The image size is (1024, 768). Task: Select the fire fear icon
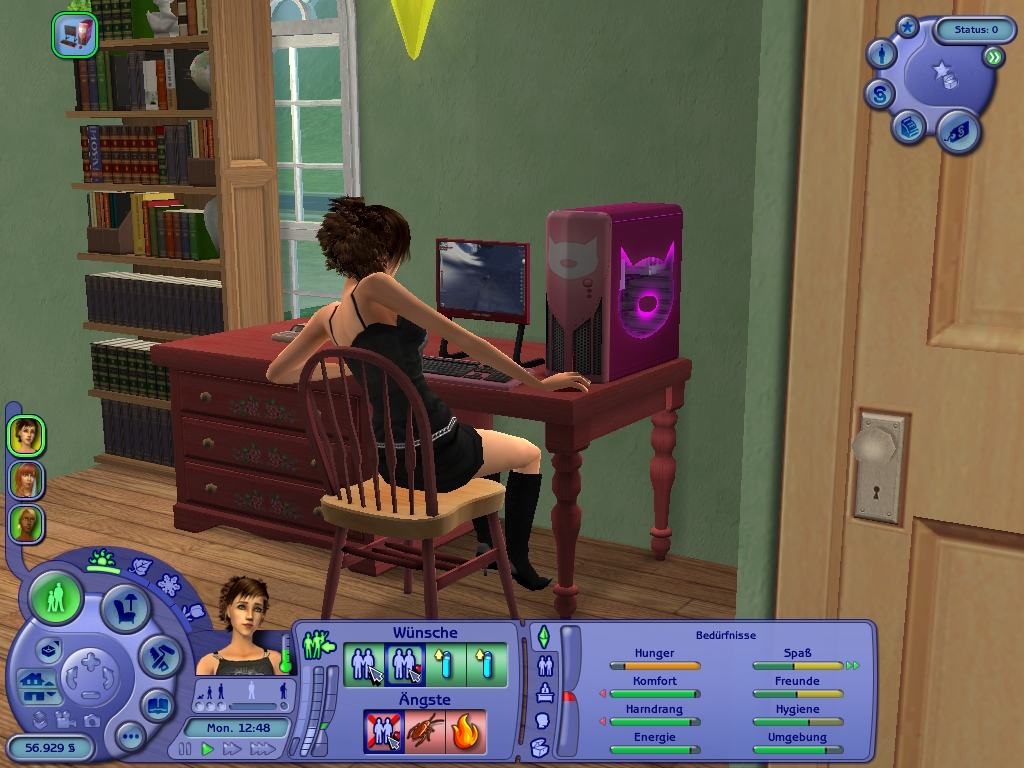coord(466,731)
